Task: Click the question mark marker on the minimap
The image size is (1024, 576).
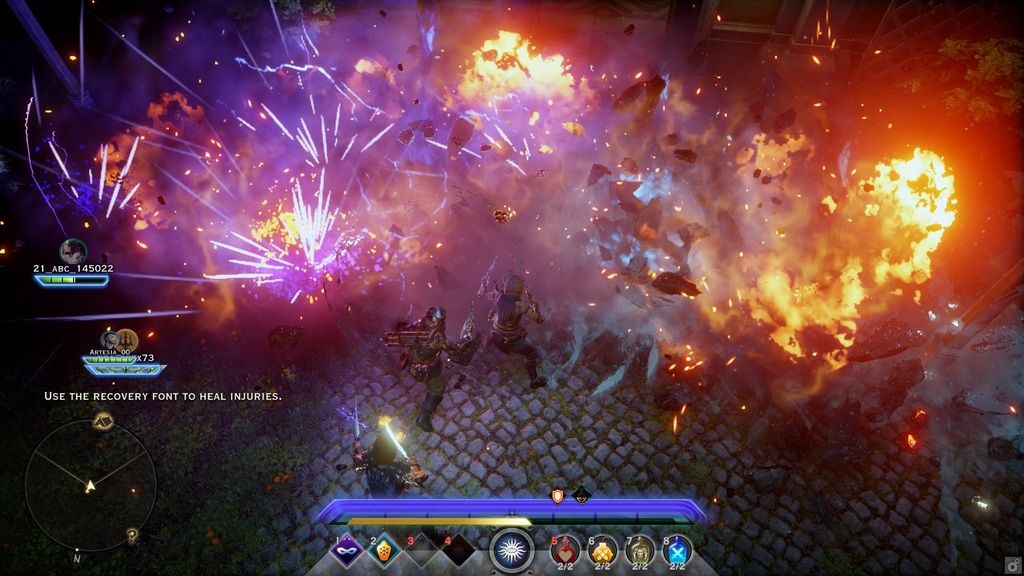Action: pos(132,536)
